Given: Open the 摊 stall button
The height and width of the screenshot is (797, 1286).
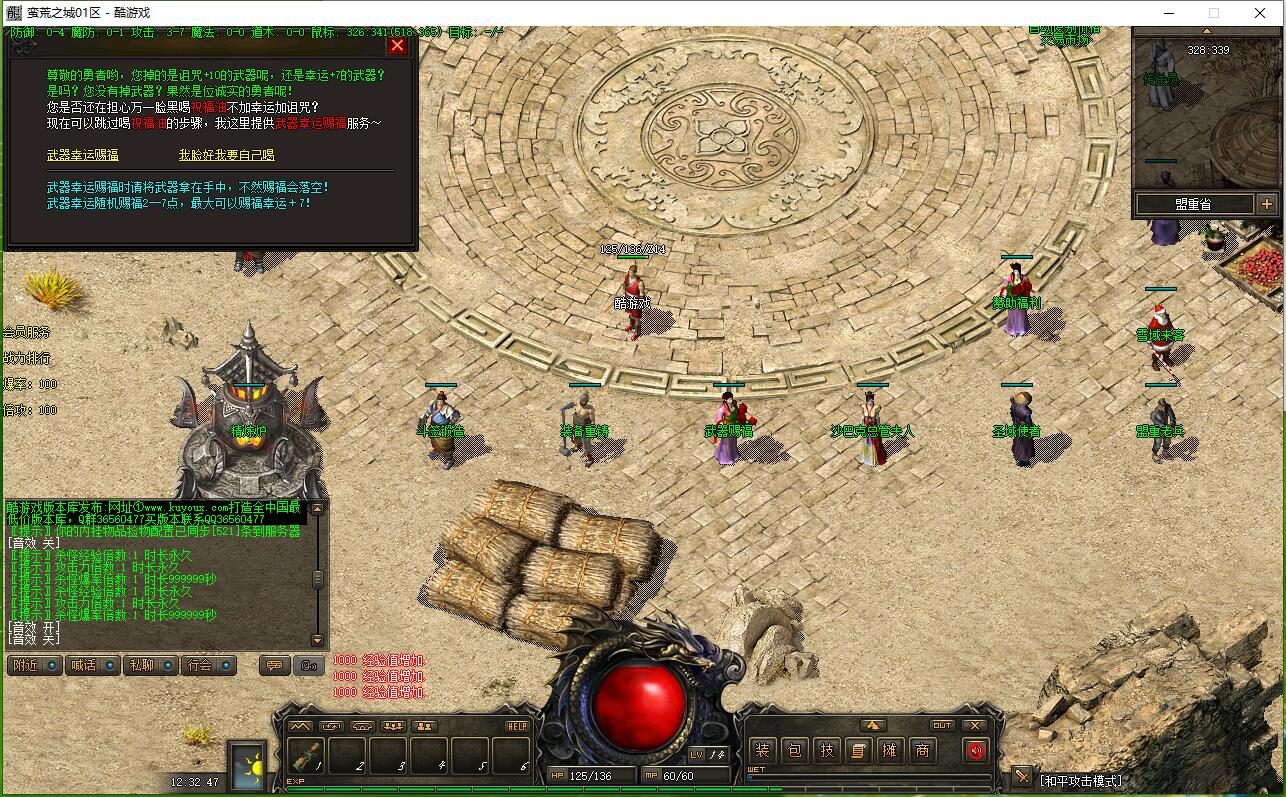Looking at the screenshot, I should (x=890, y=750).
